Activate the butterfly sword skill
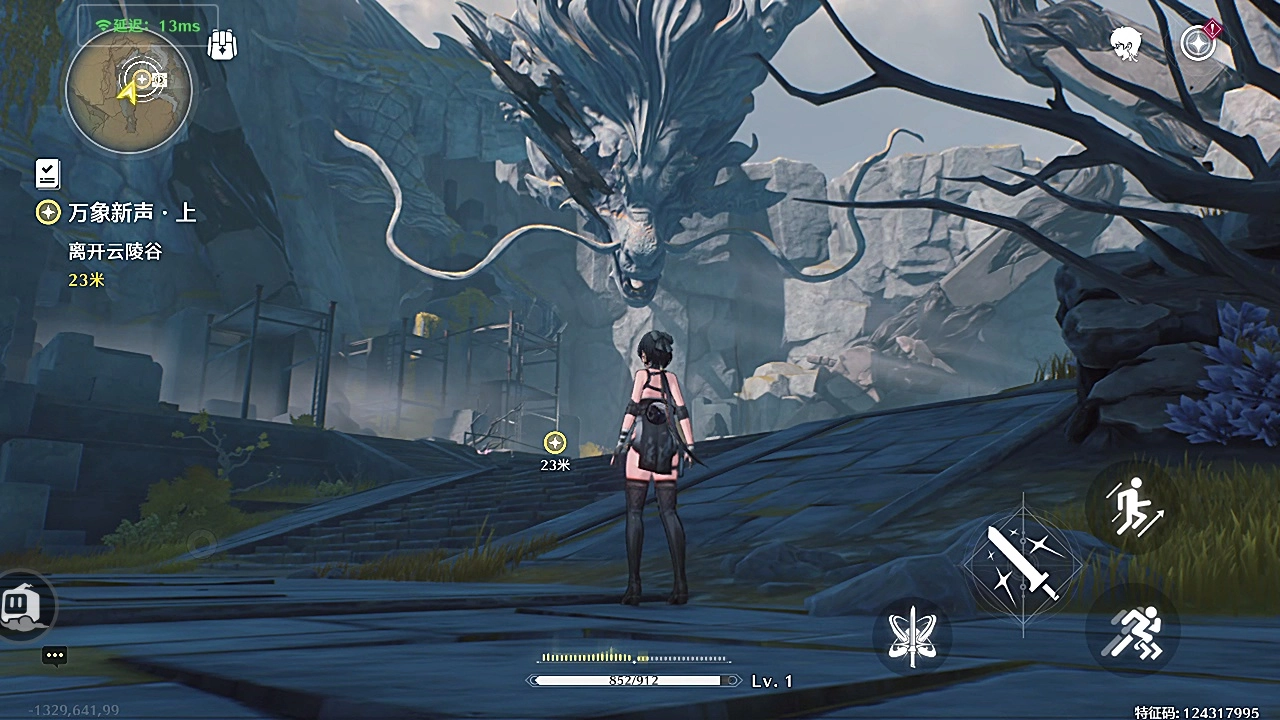 point(912,637)
